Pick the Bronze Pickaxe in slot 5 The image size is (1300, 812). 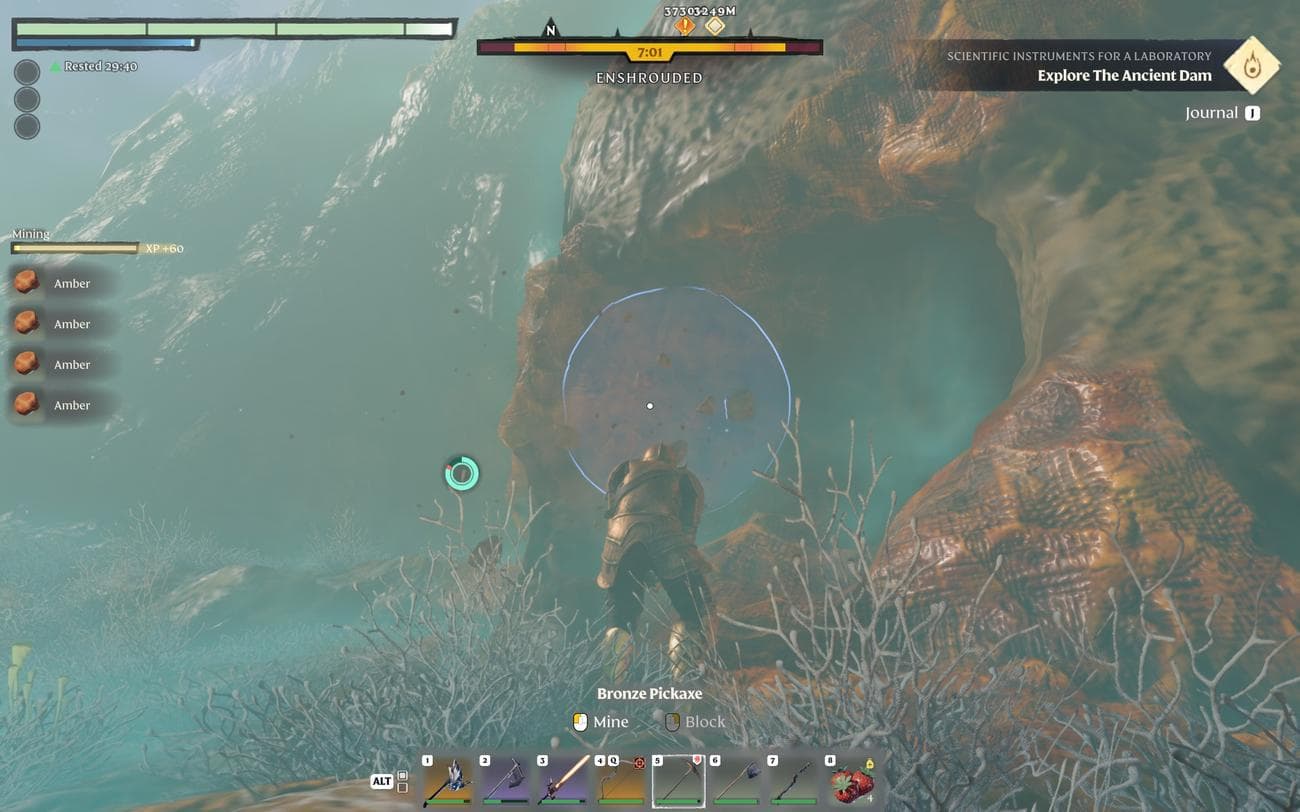pyautogui.click(x=678, y=782)
